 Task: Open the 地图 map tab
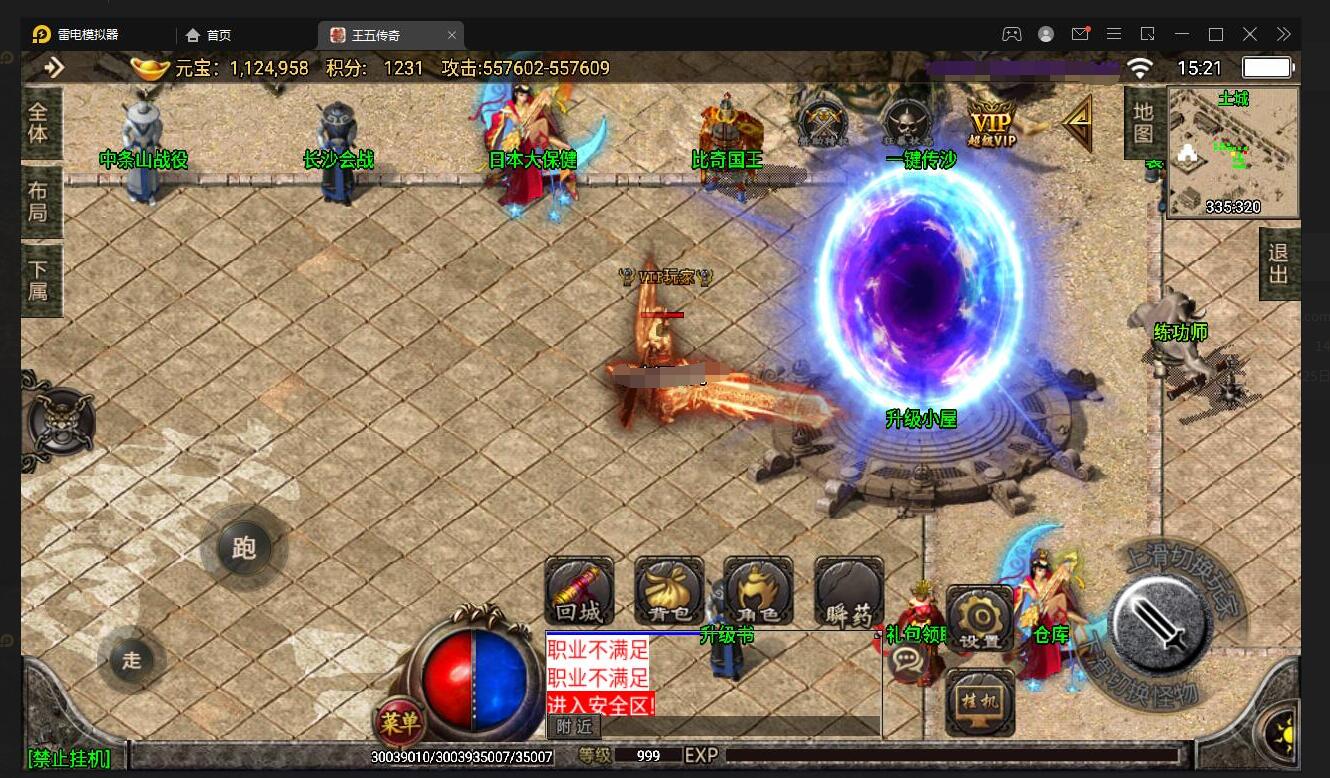tap(1143, 122)
